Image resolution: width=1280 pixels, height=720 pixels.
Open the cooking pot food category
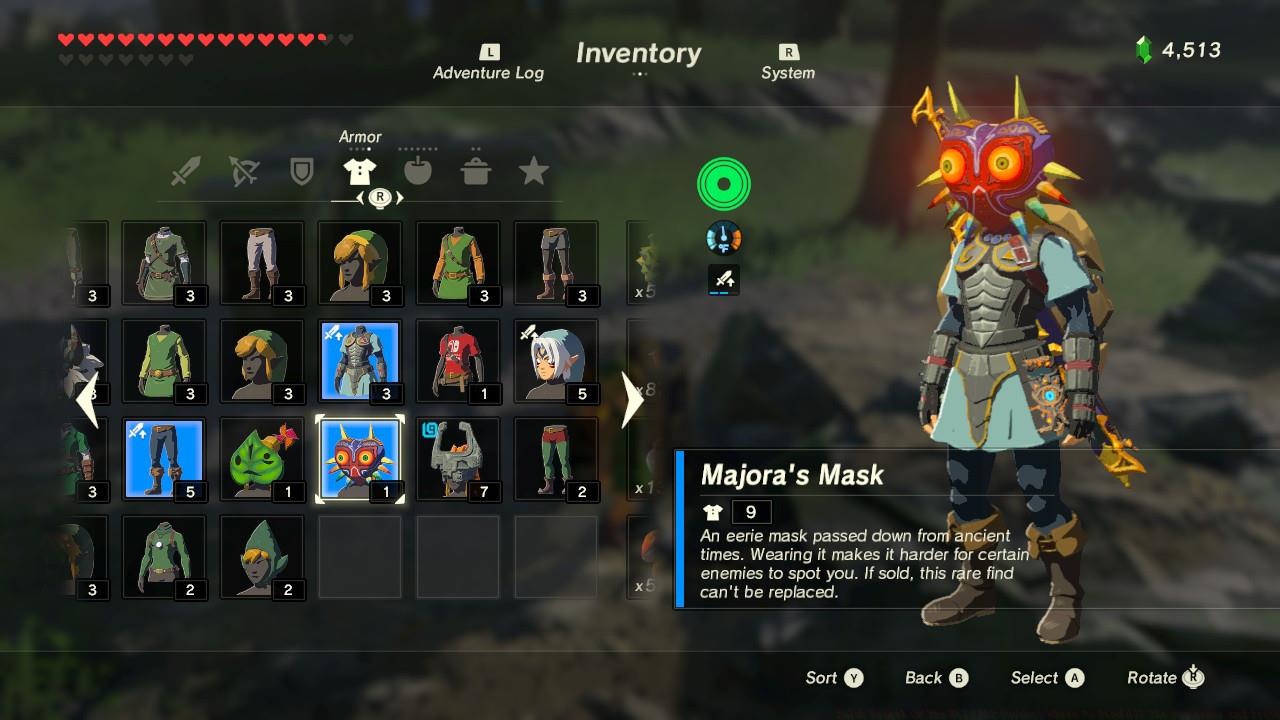pyautogui.click(x=476, y=172)
